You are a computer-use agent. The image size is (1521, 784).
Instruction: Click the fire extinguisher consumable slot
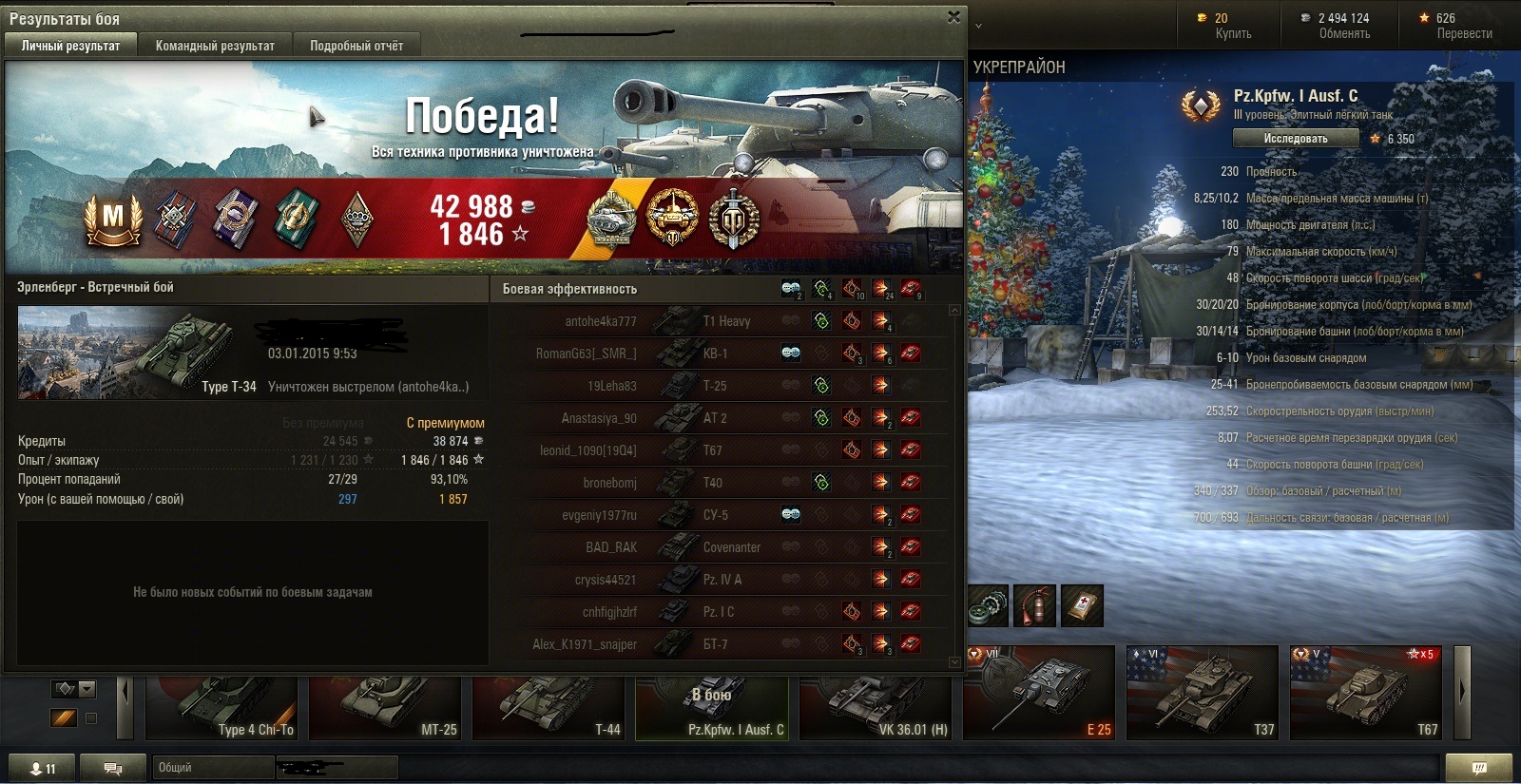(x=1034, y=606)
